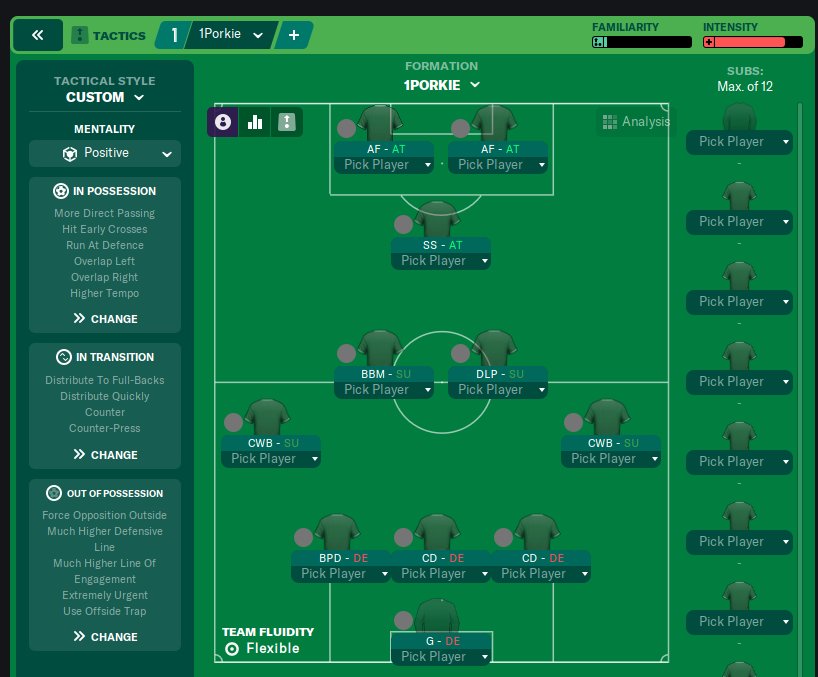This screenshot has height=677, width=818.
Task: Open the Analysis view
Action: (x=636, y=122)
